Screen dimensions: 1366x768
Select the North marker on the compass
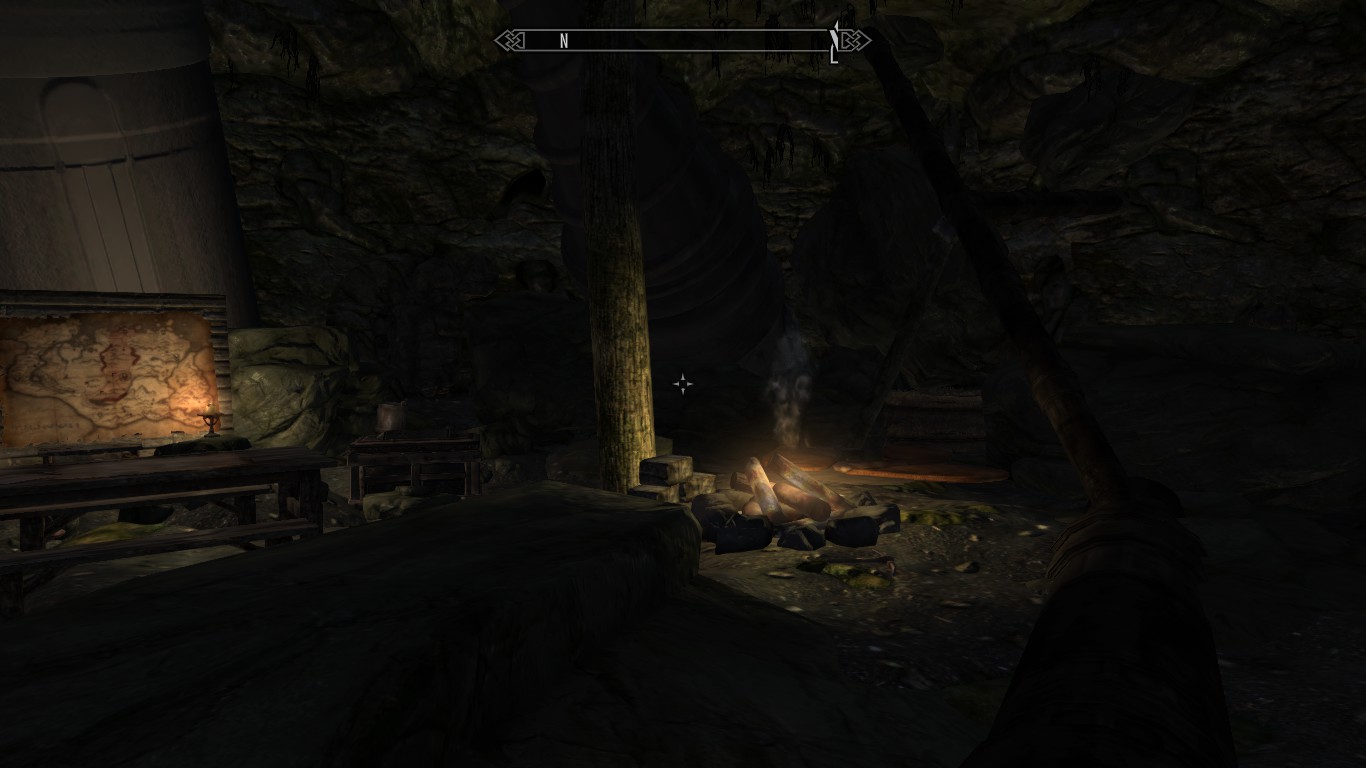pyautogui.click(x=564, y=41)
